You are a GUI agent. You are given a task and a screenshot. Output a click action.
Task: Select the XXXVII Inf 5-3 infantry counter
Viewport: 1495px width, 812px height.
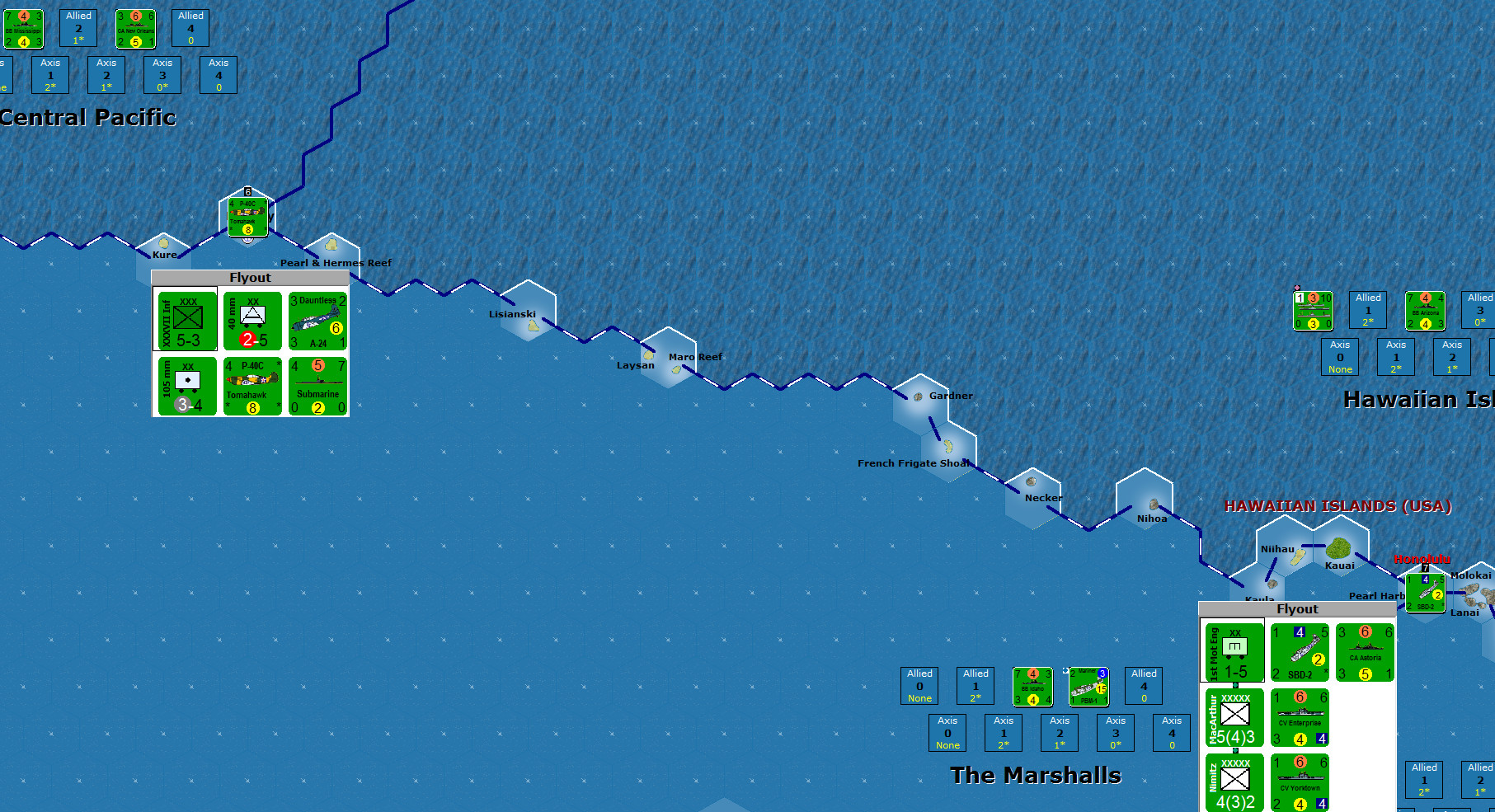click(186, 322)
